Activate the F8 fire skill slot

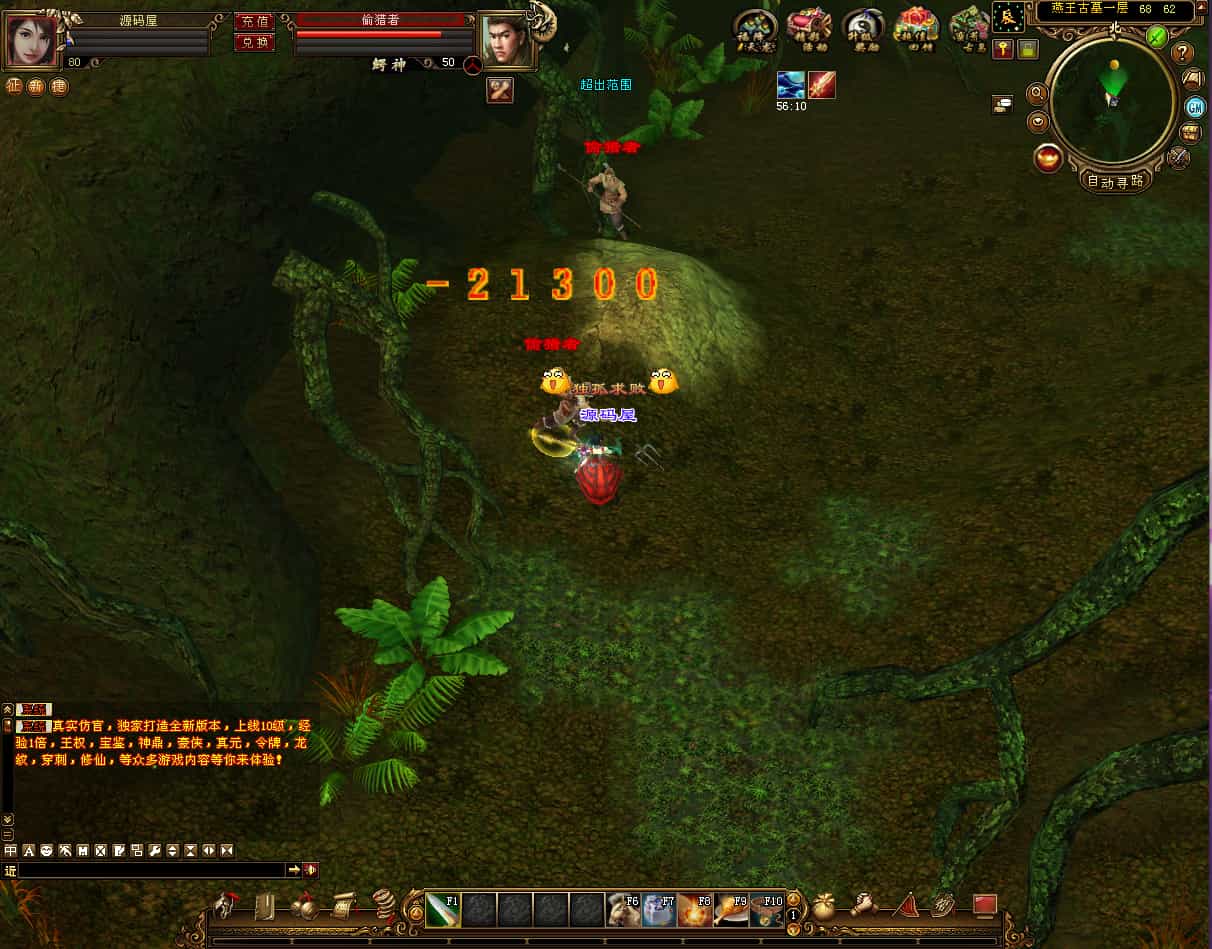pos(695,910)
